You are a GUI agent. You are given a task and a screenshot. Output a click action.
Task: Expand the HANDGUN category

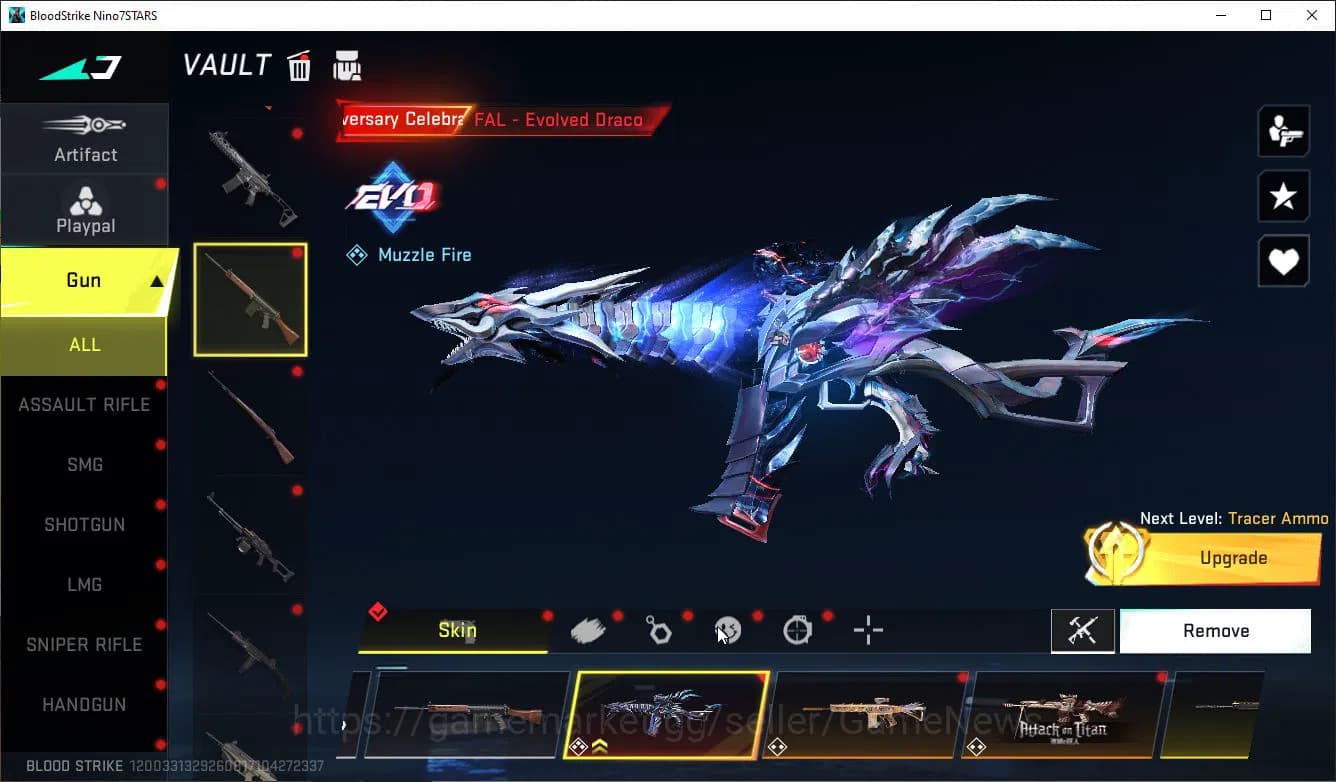pos(84,704)
